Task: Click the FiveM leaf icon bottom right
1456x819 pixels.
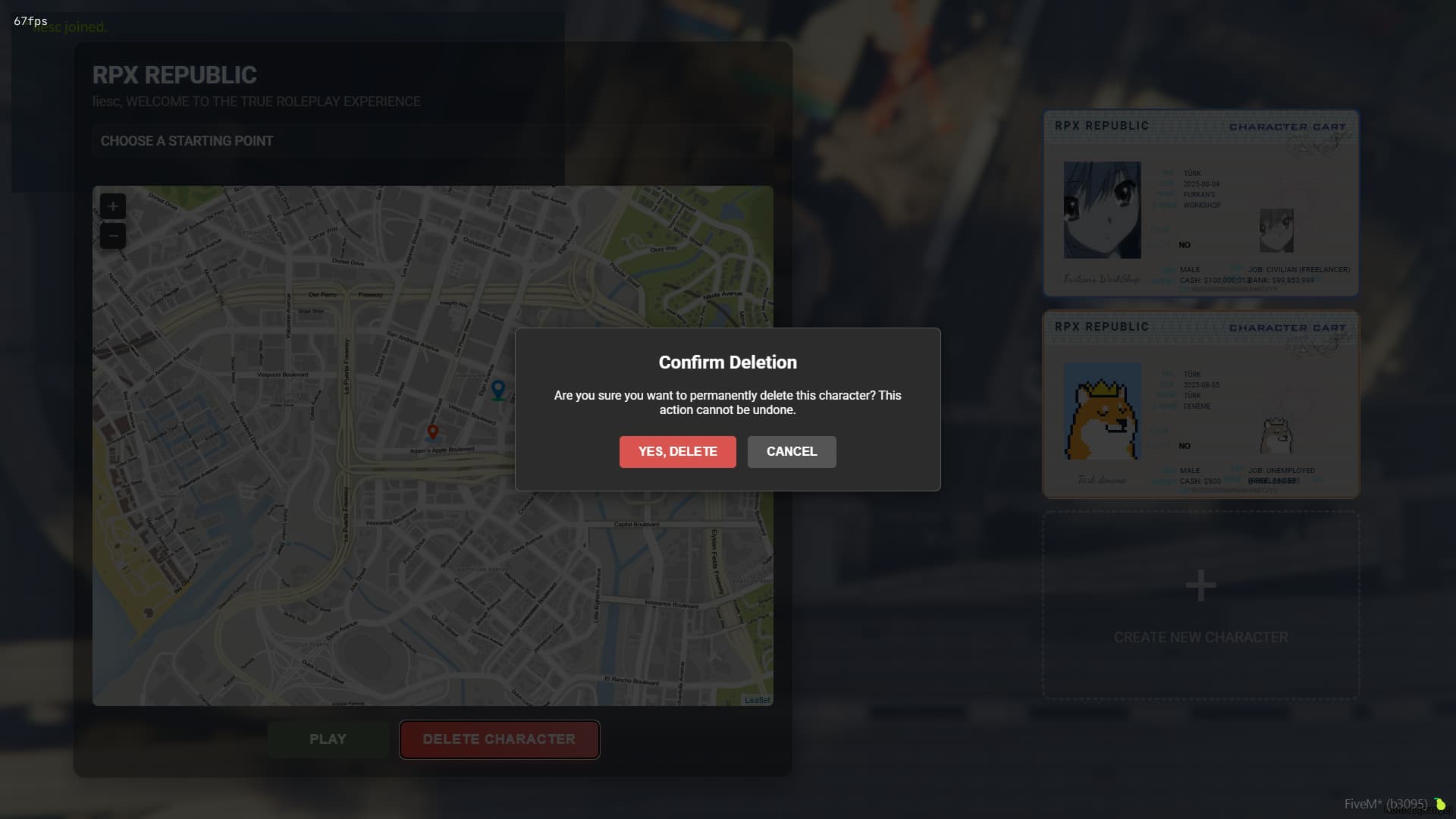Action: point(1440,802)
